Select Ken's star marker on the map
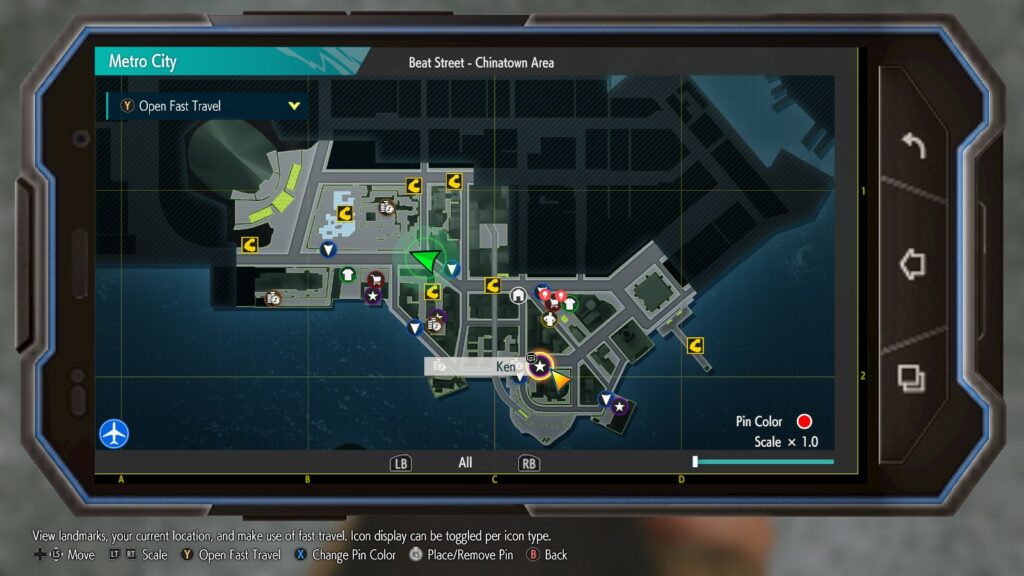 pos(540,367)
